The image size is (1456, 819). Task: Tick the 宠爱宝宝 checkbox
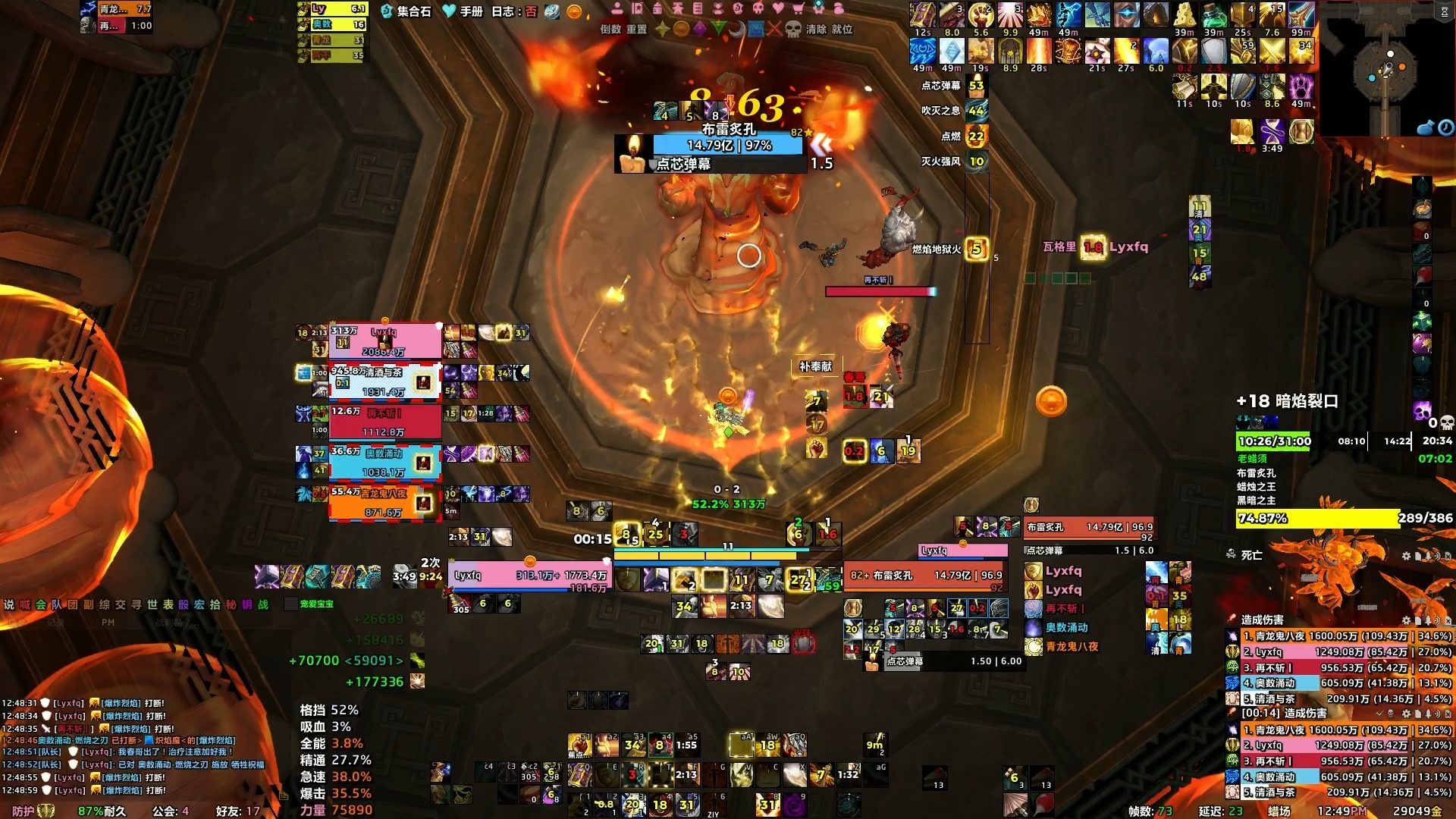290,604
